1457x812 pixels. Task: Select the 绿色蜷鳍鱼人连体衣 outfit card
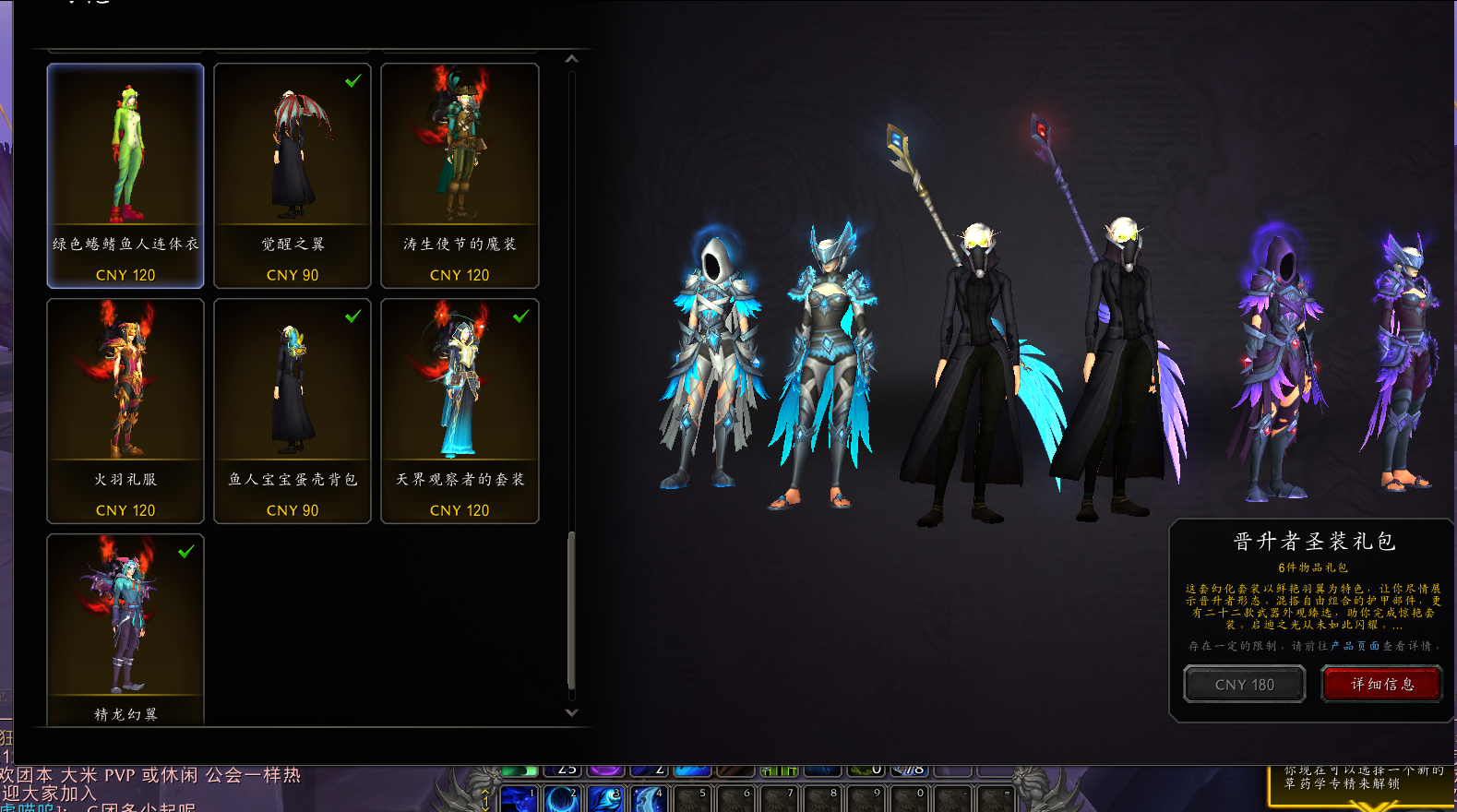(125, 175)
